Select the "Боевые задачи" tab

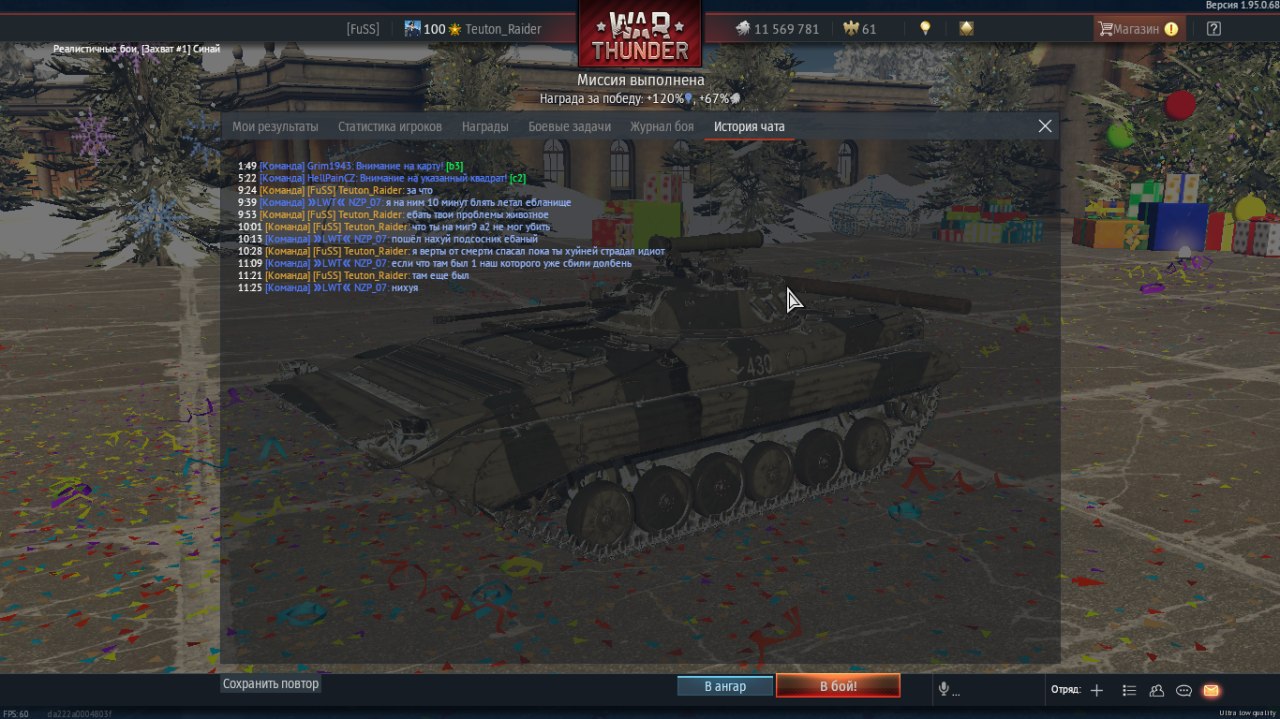(569, 127)
